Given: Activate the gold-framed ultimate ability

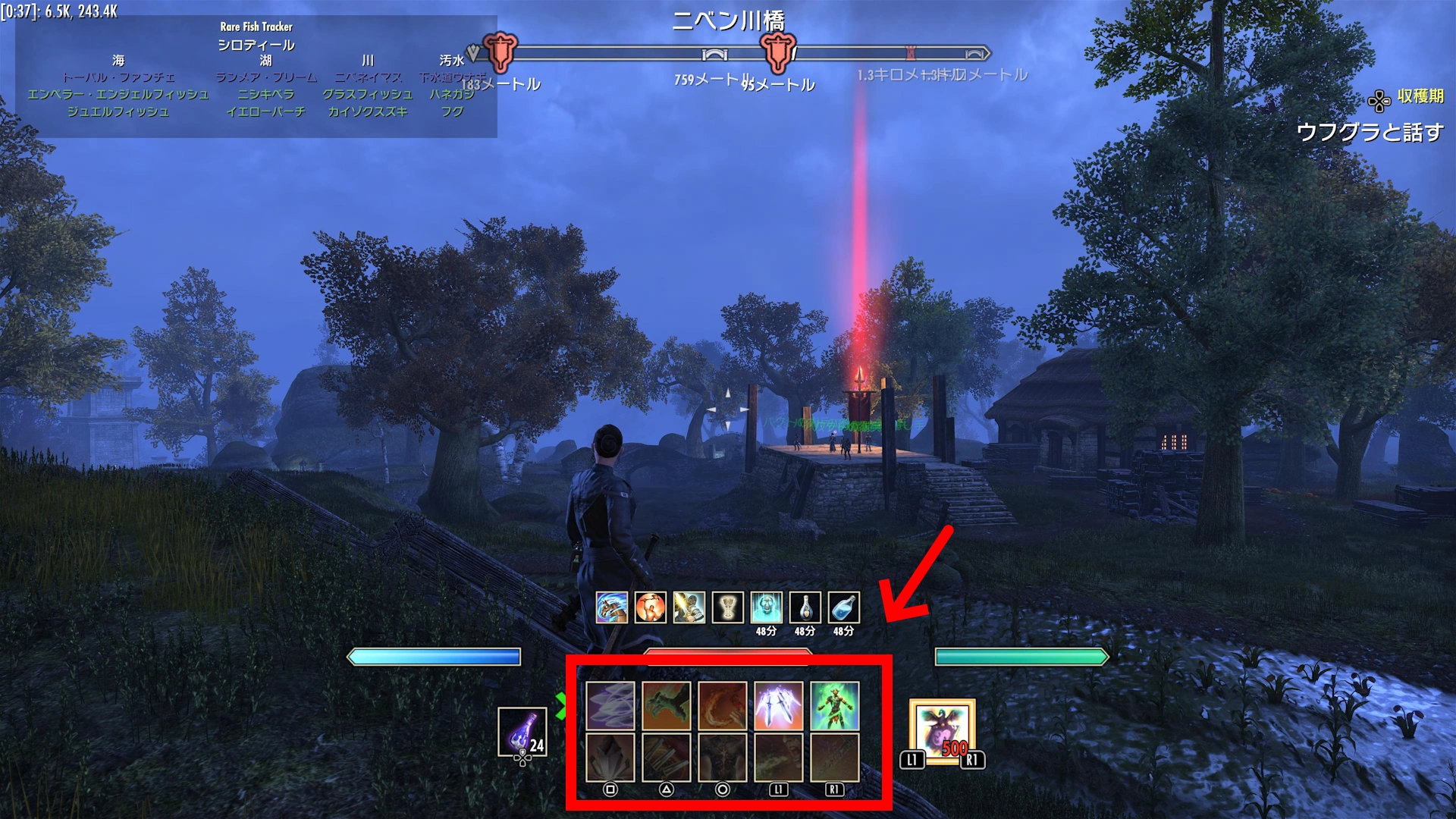Looking at the screenshot, I should pos(942,731).
